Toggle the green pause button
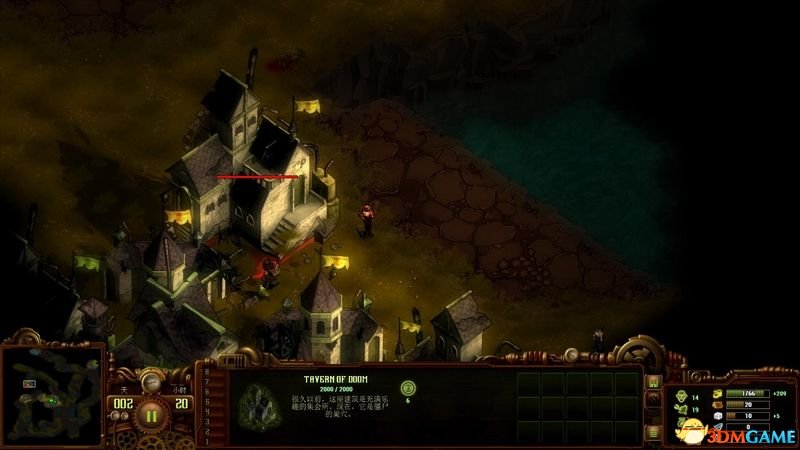The height and width of the screenshot is (450, 800). pyautogui.click(x=152, y=414)
